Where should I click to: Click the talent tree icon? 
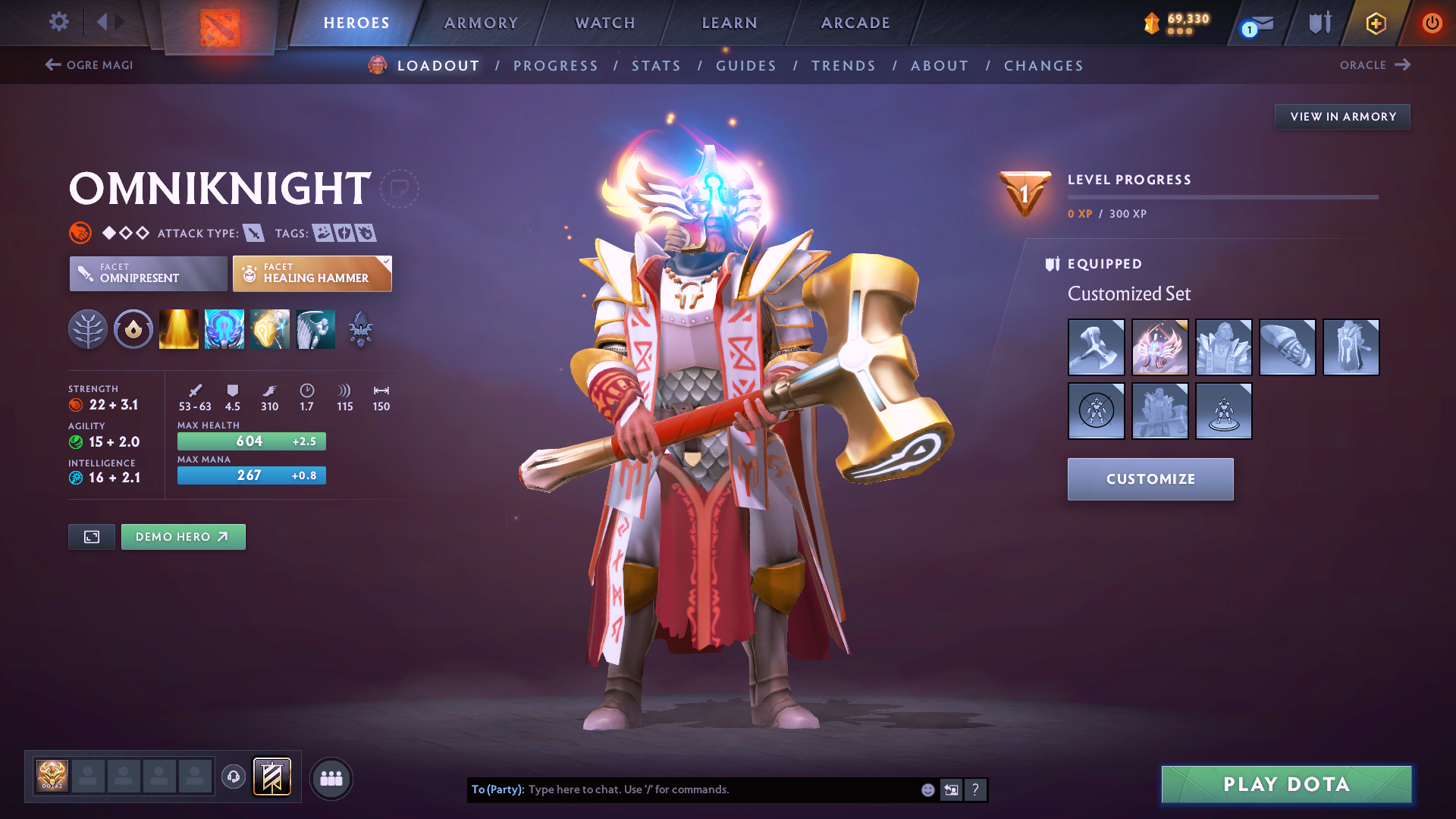87,329
